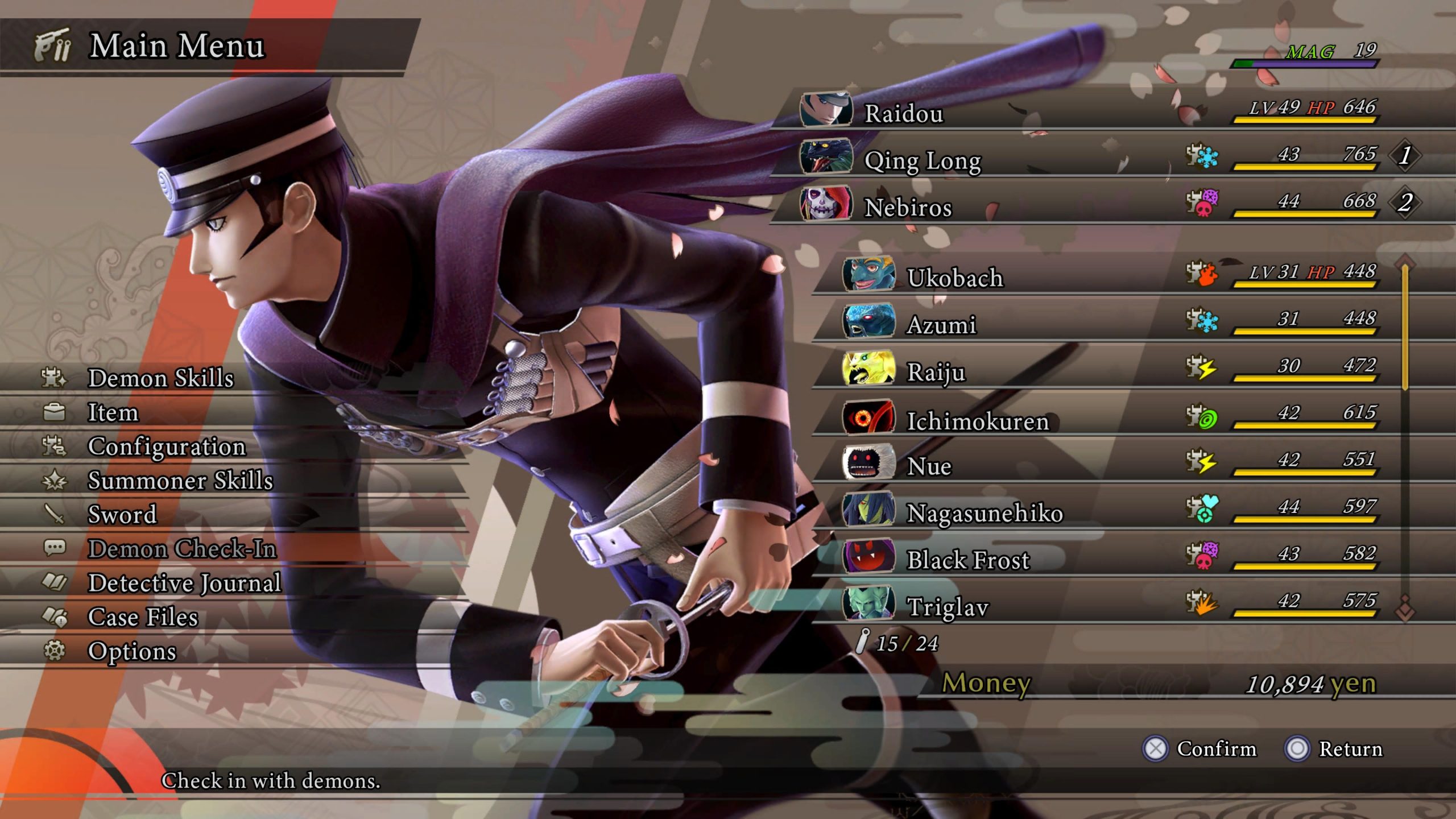Choose Qing Long from active demons
This screenshot has width=1456, height=819.
923,160
